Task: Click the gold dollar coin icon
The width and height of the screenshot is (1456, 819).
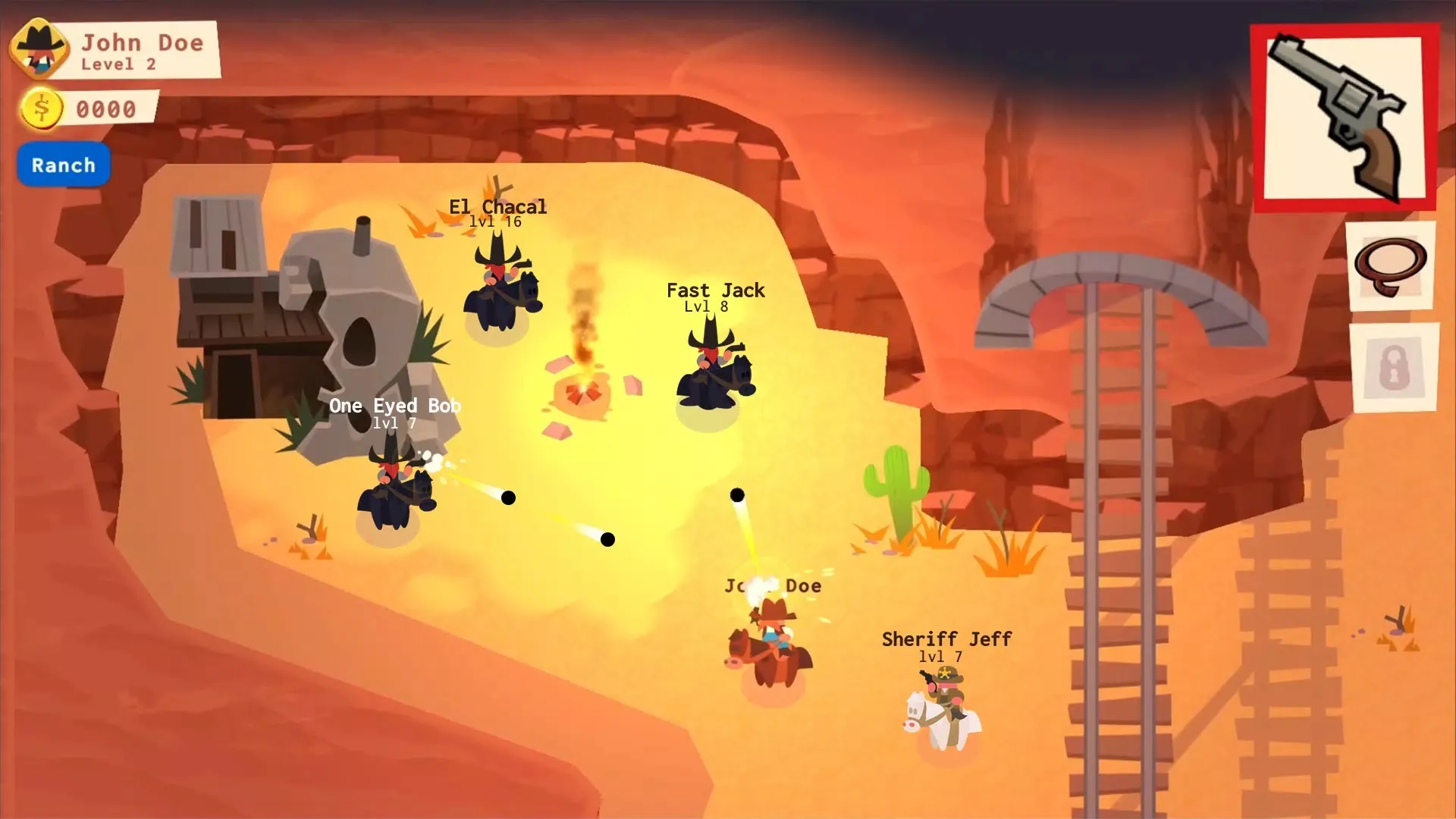Action: (x=42, y=108)
